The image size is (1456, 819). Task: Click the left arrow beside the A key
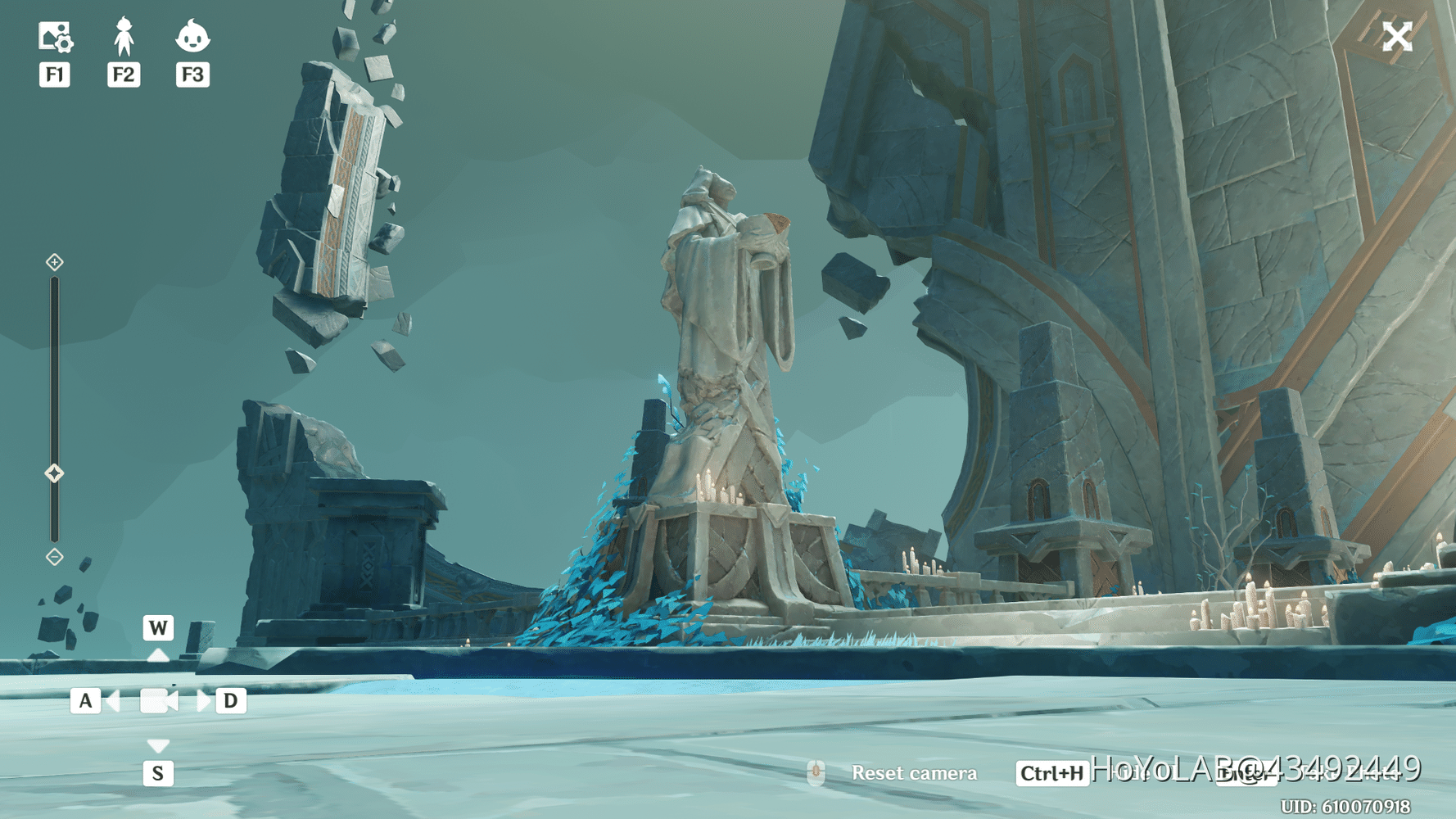pyautogui.click(x=114, y=700)
